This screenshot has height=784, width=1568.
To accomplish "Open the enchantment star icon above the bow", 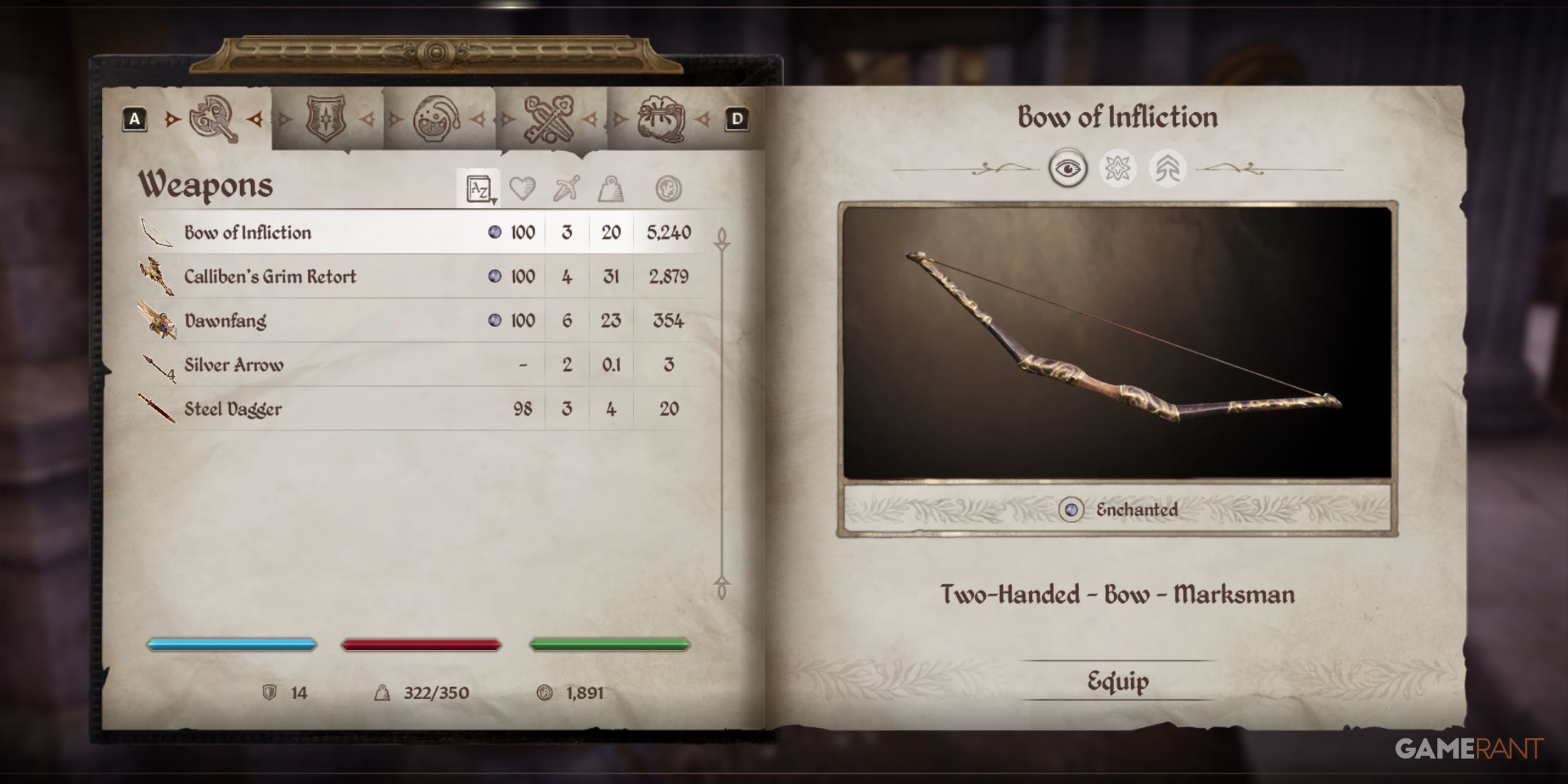I will point(1118,169).
